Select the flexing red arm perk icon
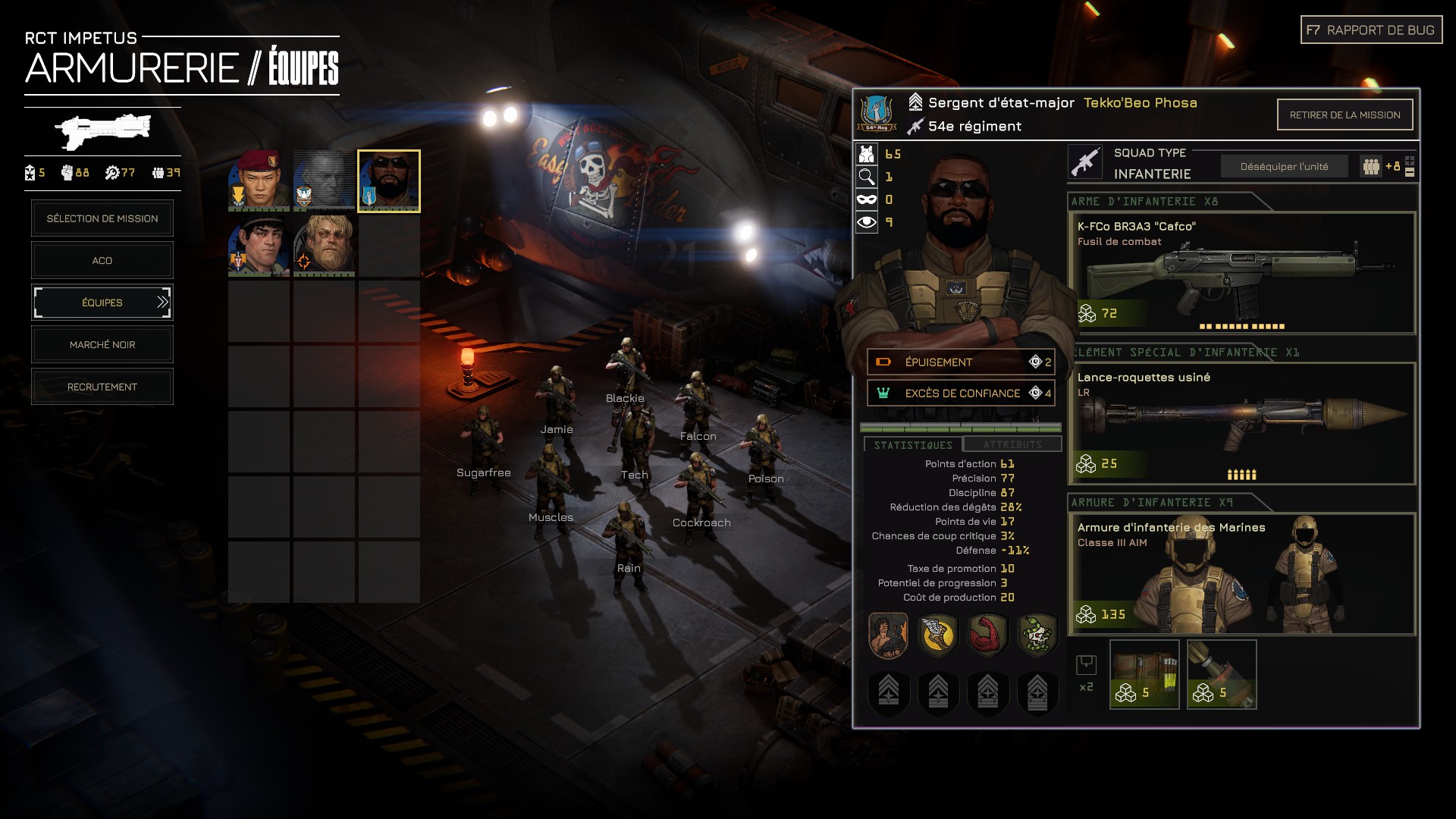The image size is (1456, 819). tap(988, 635)
